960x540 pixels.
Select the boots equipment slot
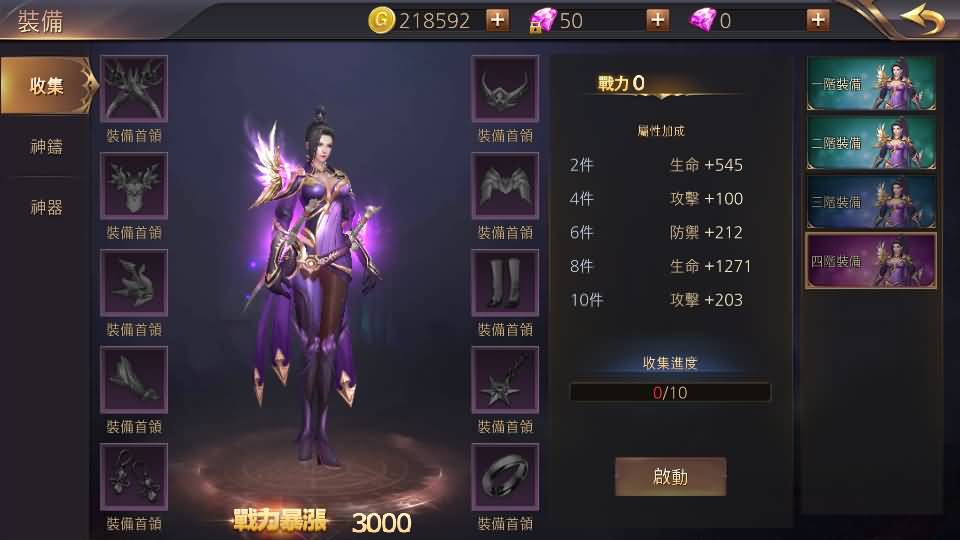pos(505,283)
